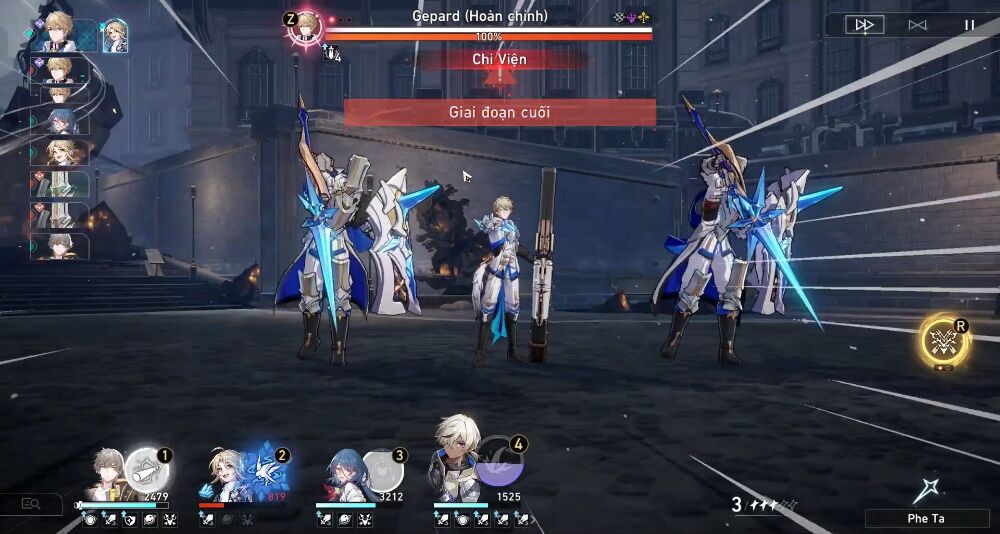Viewport: 1000px width, 534px height.
Task: Select the top portrait in the turn order
Action: point(53,34)
